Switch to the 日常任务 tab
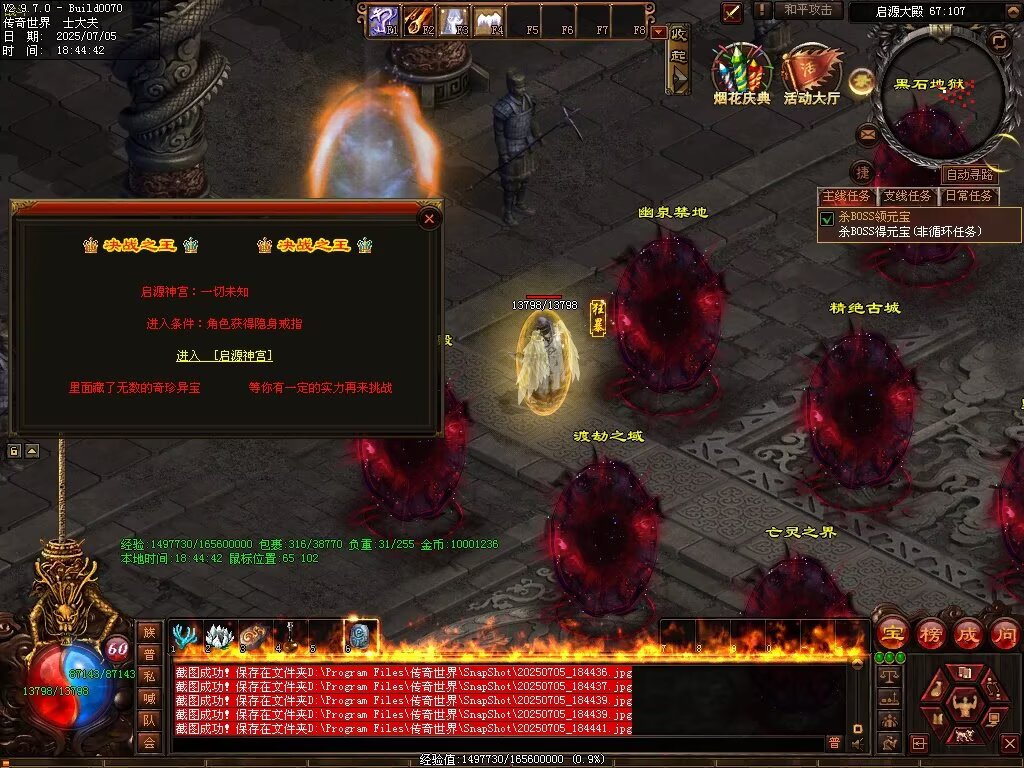This screenshot has height=768, width=1024. click(969, 196)
